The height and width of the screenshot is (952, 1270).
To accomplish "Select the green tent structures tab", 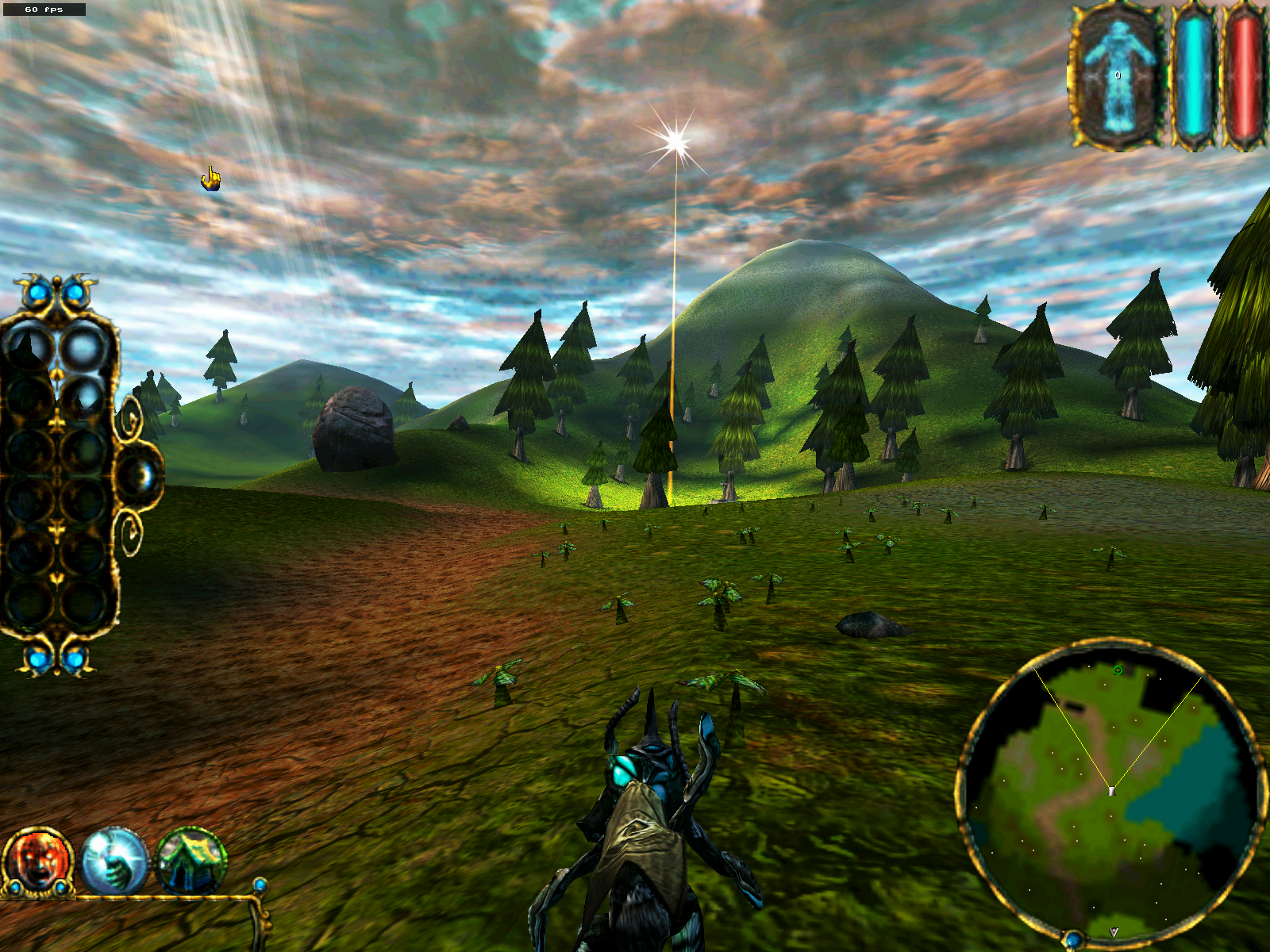I will pyautogui.click(x=190, y=861).
